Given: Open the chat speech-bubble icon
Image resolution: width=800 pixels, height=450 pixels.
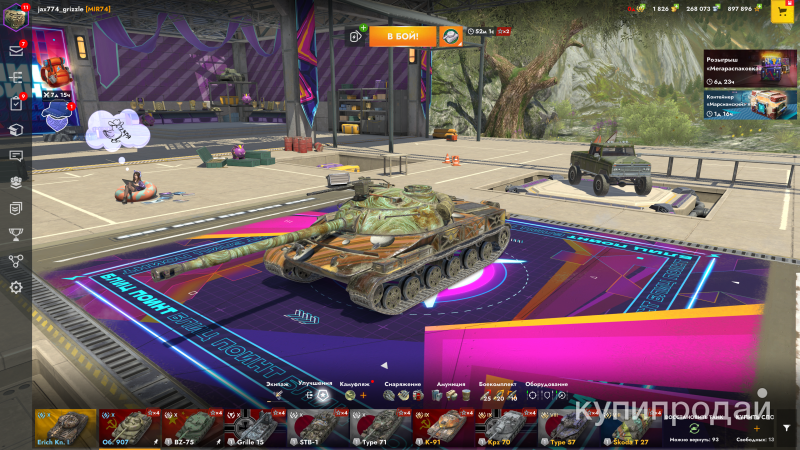Looking at the screenshot, I should click(16, 156).
